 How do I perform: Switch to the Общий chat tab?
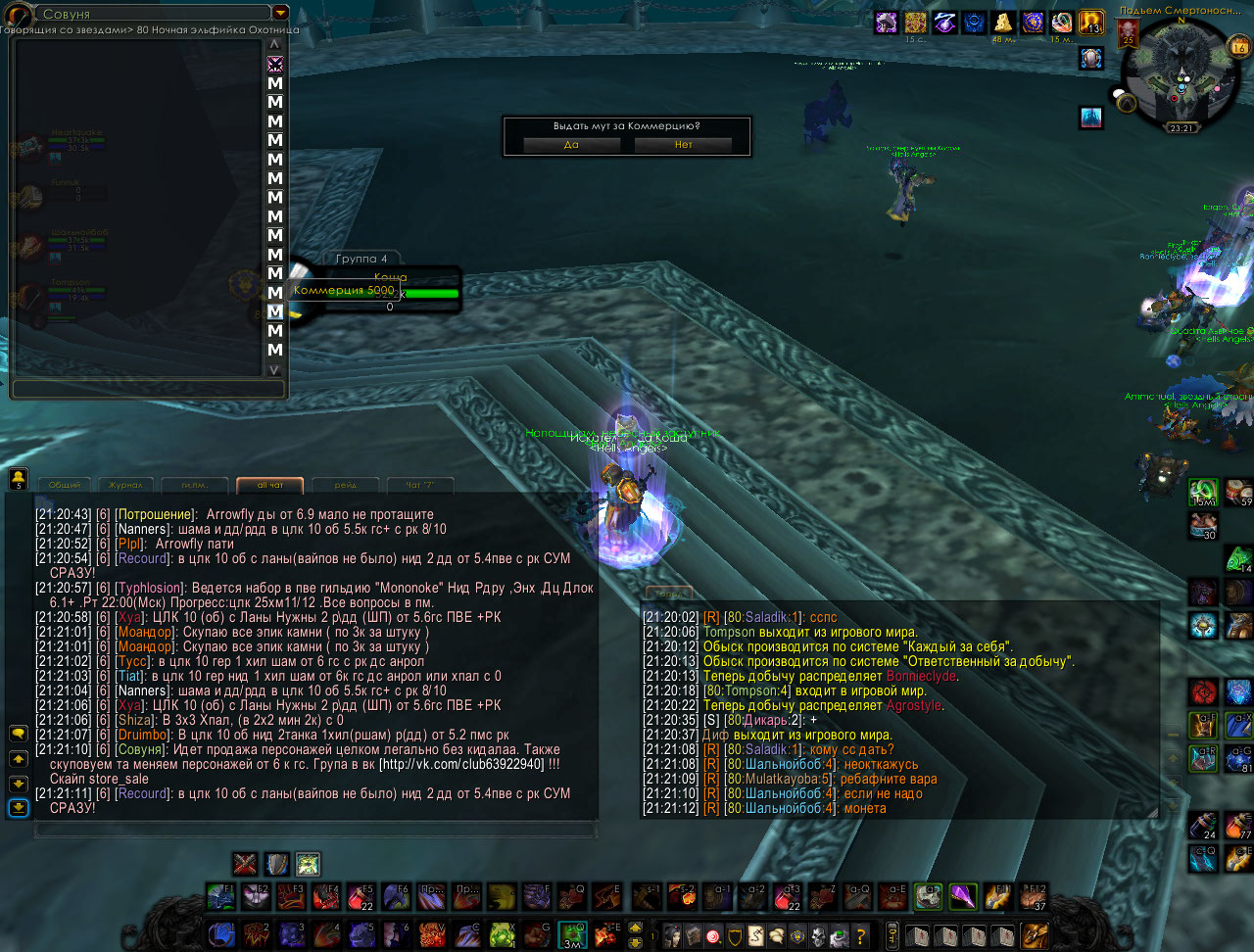pyautogui.click(x=65, y=485)
